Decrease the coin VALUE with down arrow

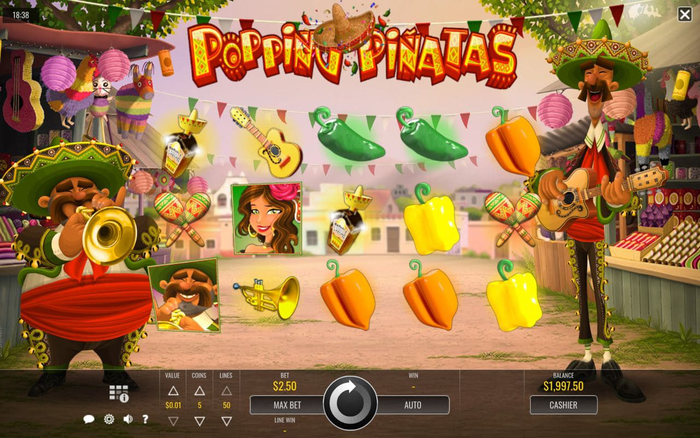coord(173,421)
